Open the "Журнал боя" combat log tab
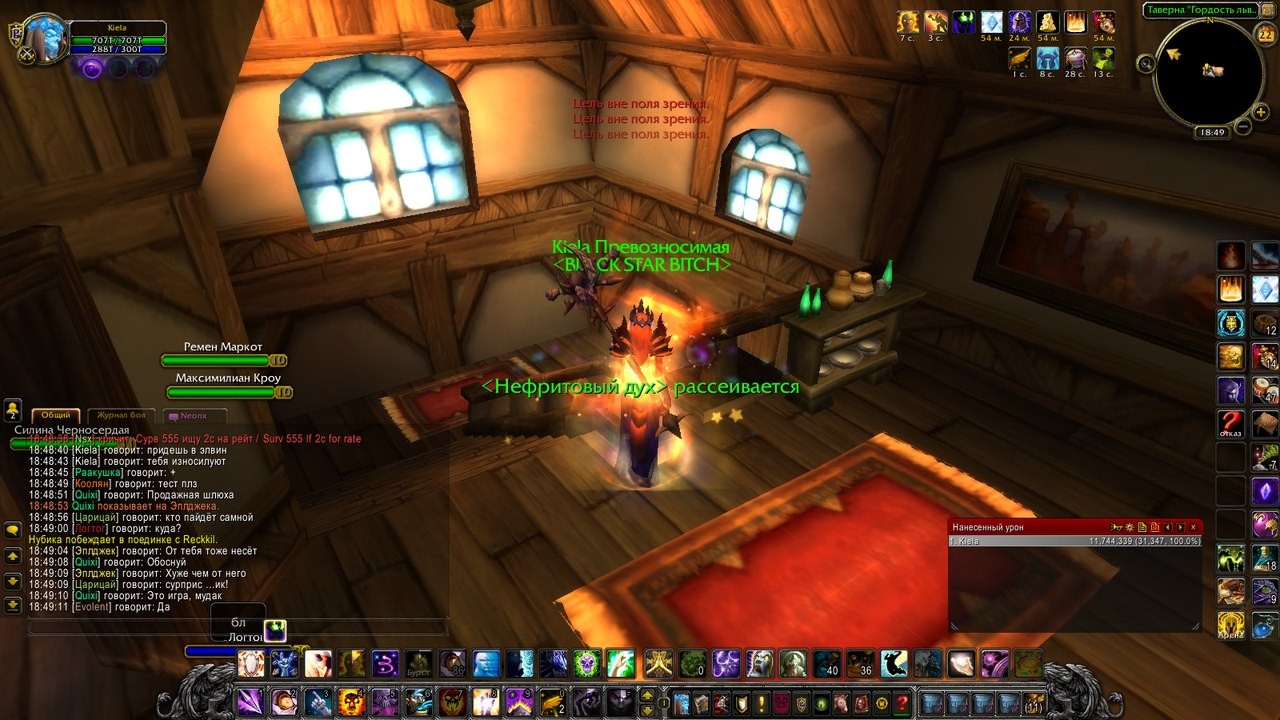The height and width of the screenshot is (720, 1280). pos(122,415)
